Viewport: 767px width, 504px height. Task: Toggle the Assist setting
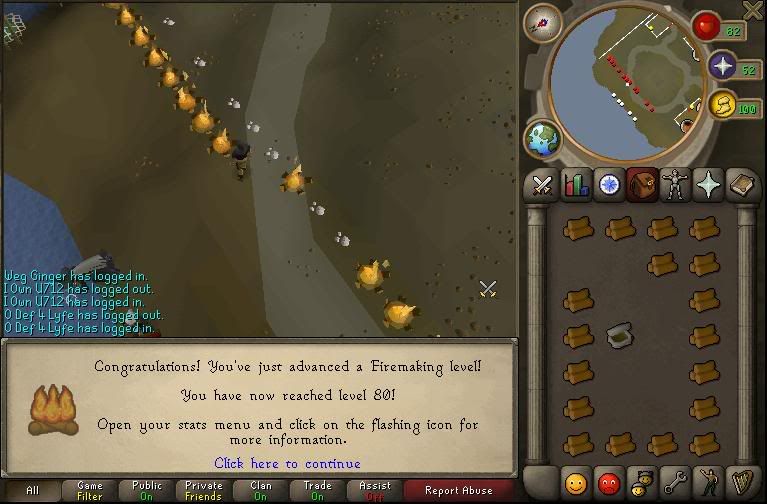coord(375,490)
